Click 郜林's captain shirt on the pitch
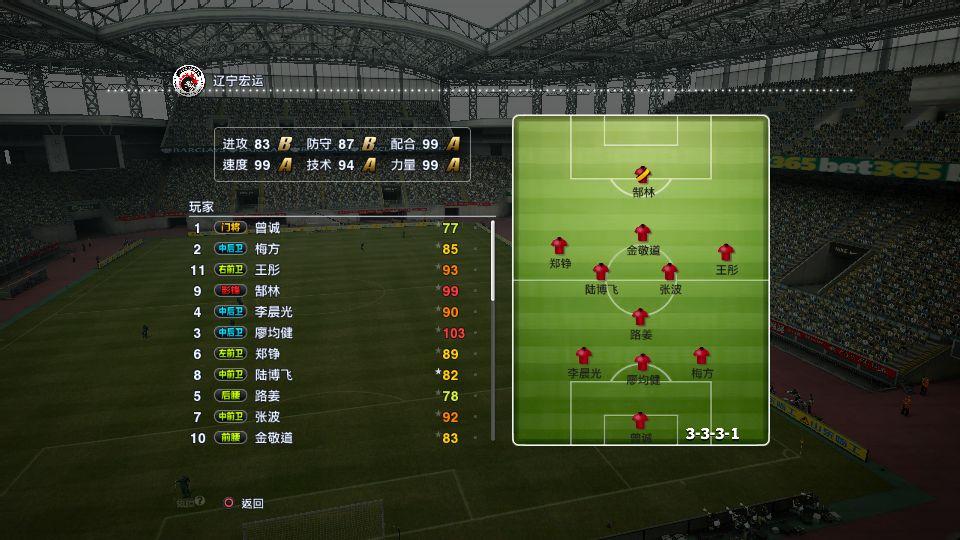The height and width of the screenshot is (540, 960). point(642,174)
